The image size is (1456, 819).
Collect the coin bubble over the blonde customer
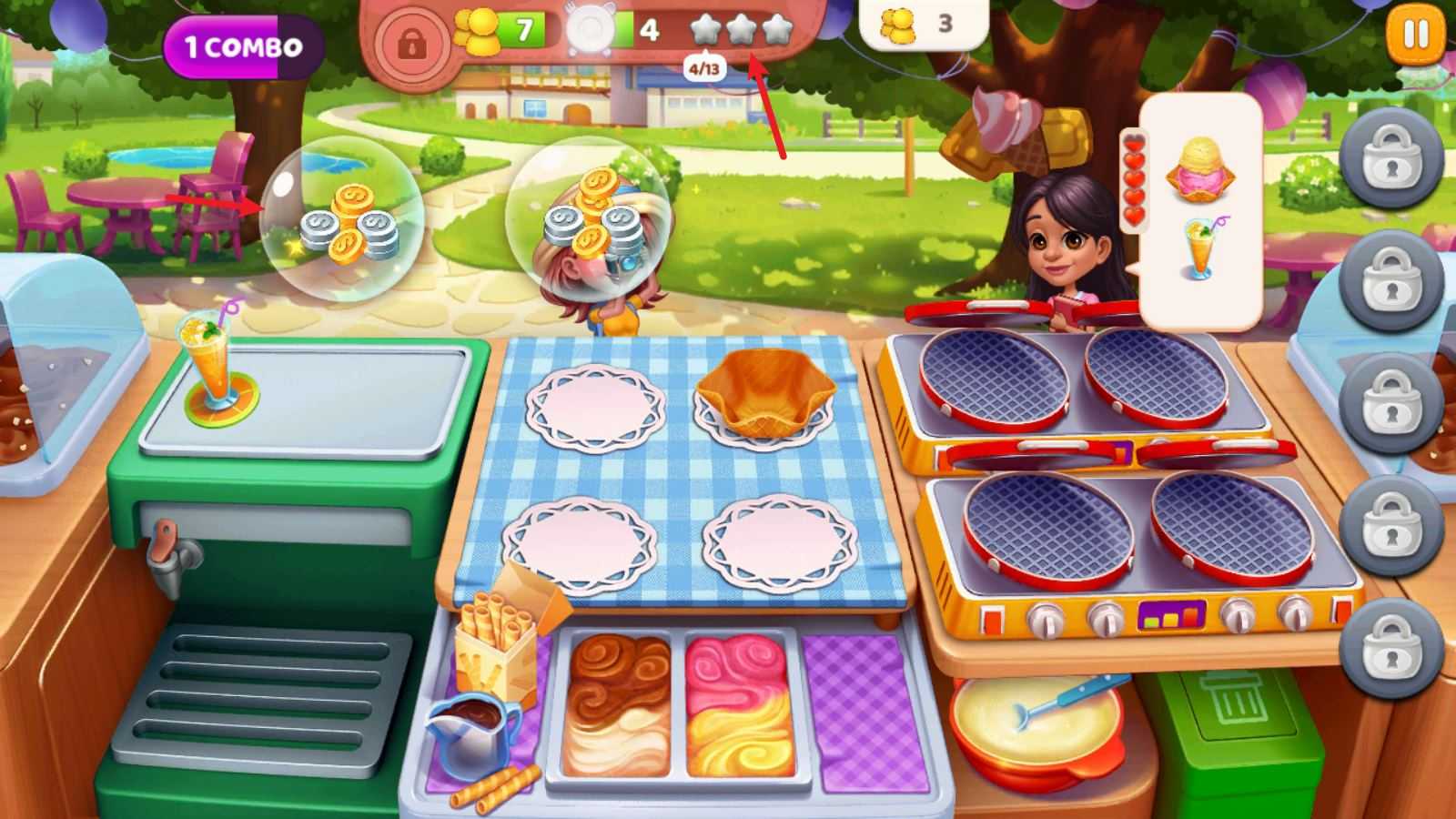pos(587,220)
